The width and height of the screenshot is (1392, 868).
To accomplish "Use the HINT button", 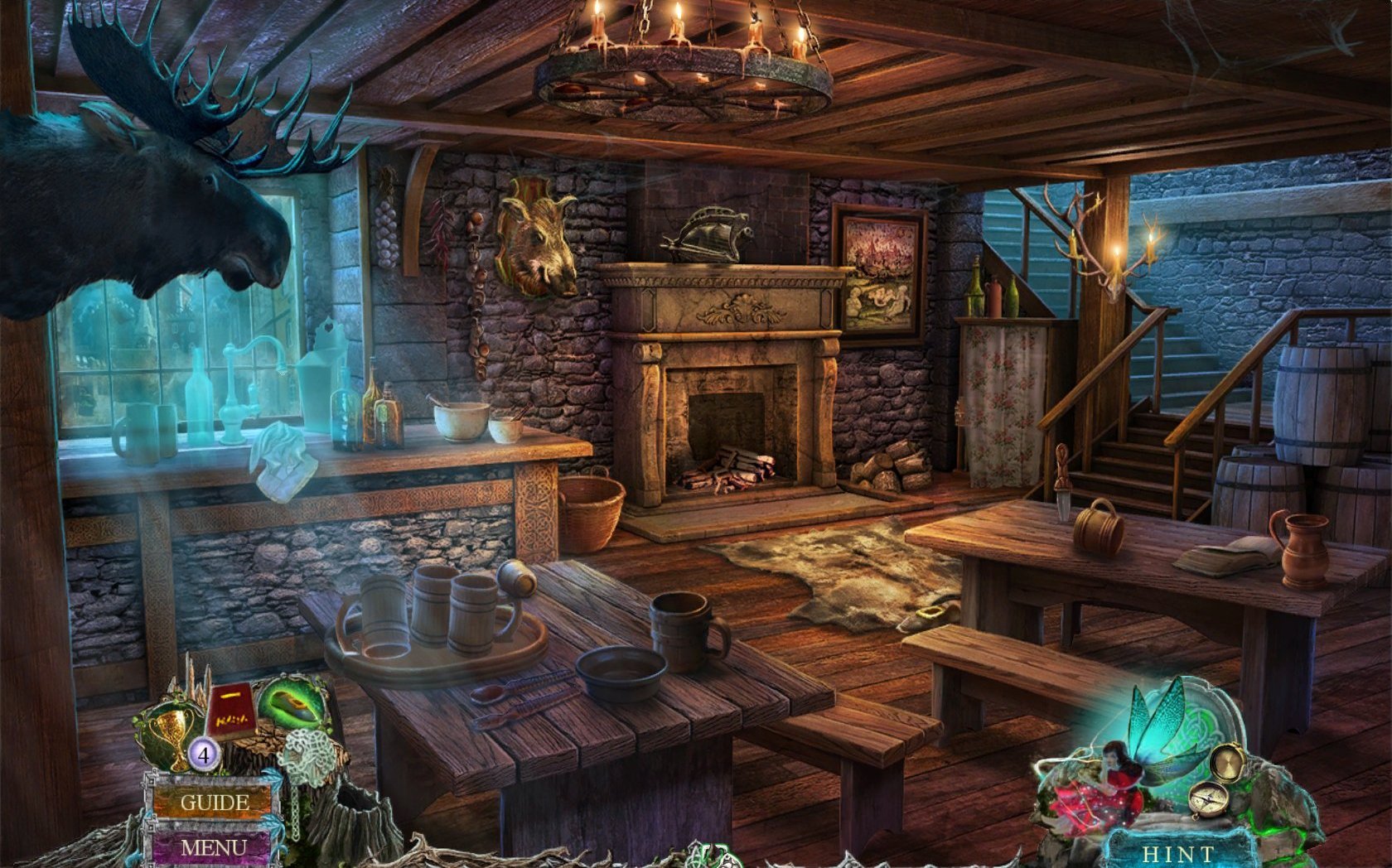I will (x=1177, y=852).
